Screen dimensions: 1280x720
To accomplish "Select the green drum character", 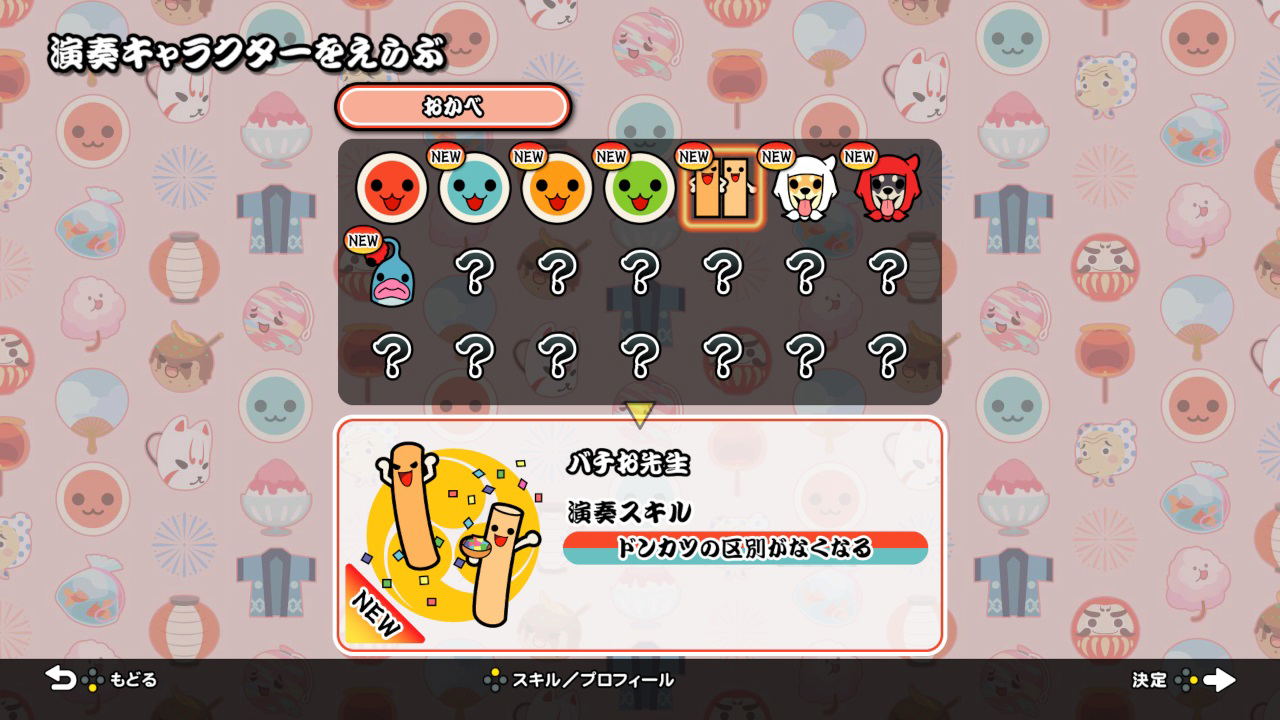I will [638, 190].
